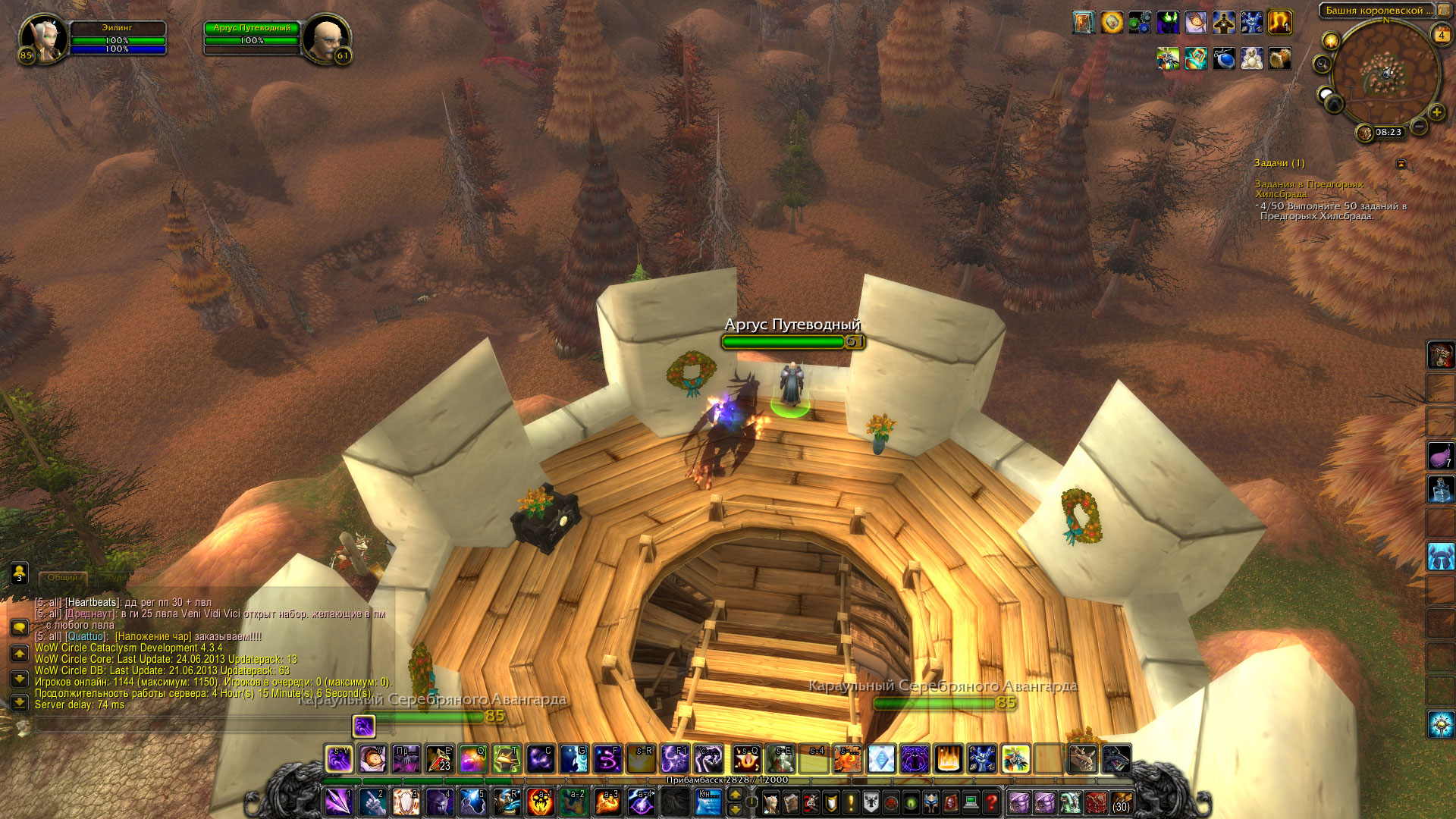Zoom out the minimap with minus button
Screen dimensions: 1456x819
(x=1419, y=126)
